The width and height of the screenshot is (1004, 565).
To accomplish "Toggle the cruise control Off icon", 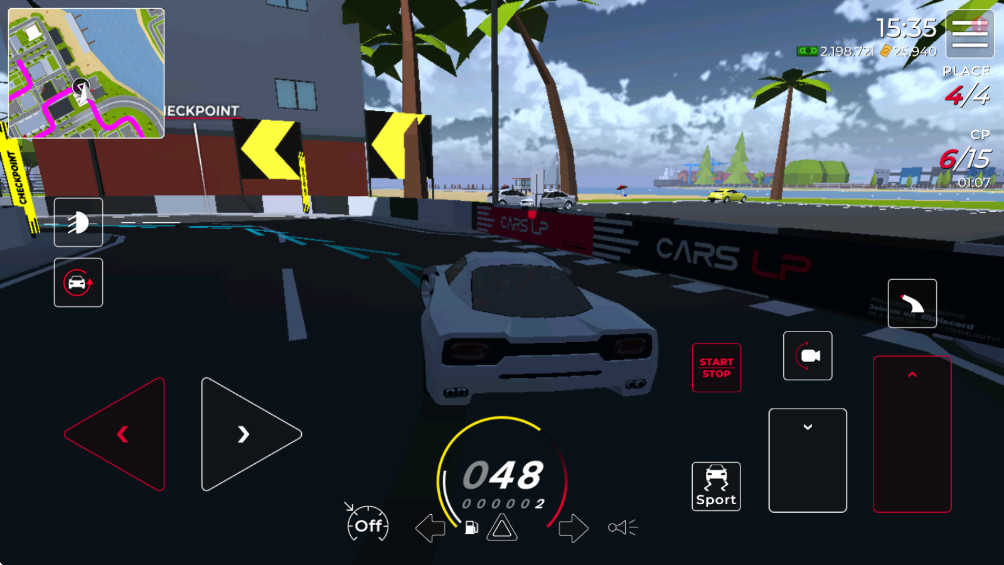I will (x=367, y=524).
